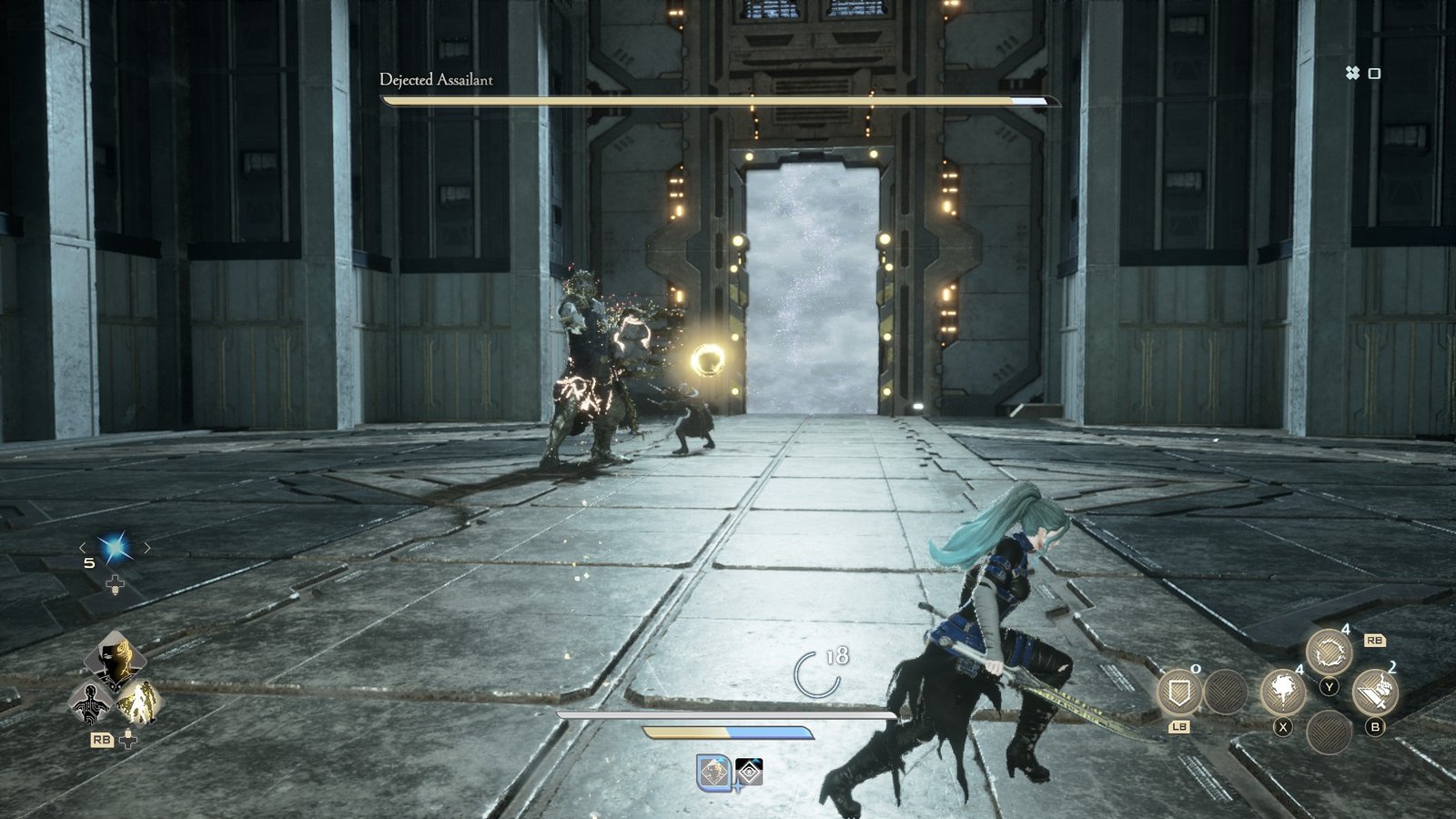Select the flame burst ability mapped to X
The width and height of the screenshot is (1456, 819).
[1284, 693]
